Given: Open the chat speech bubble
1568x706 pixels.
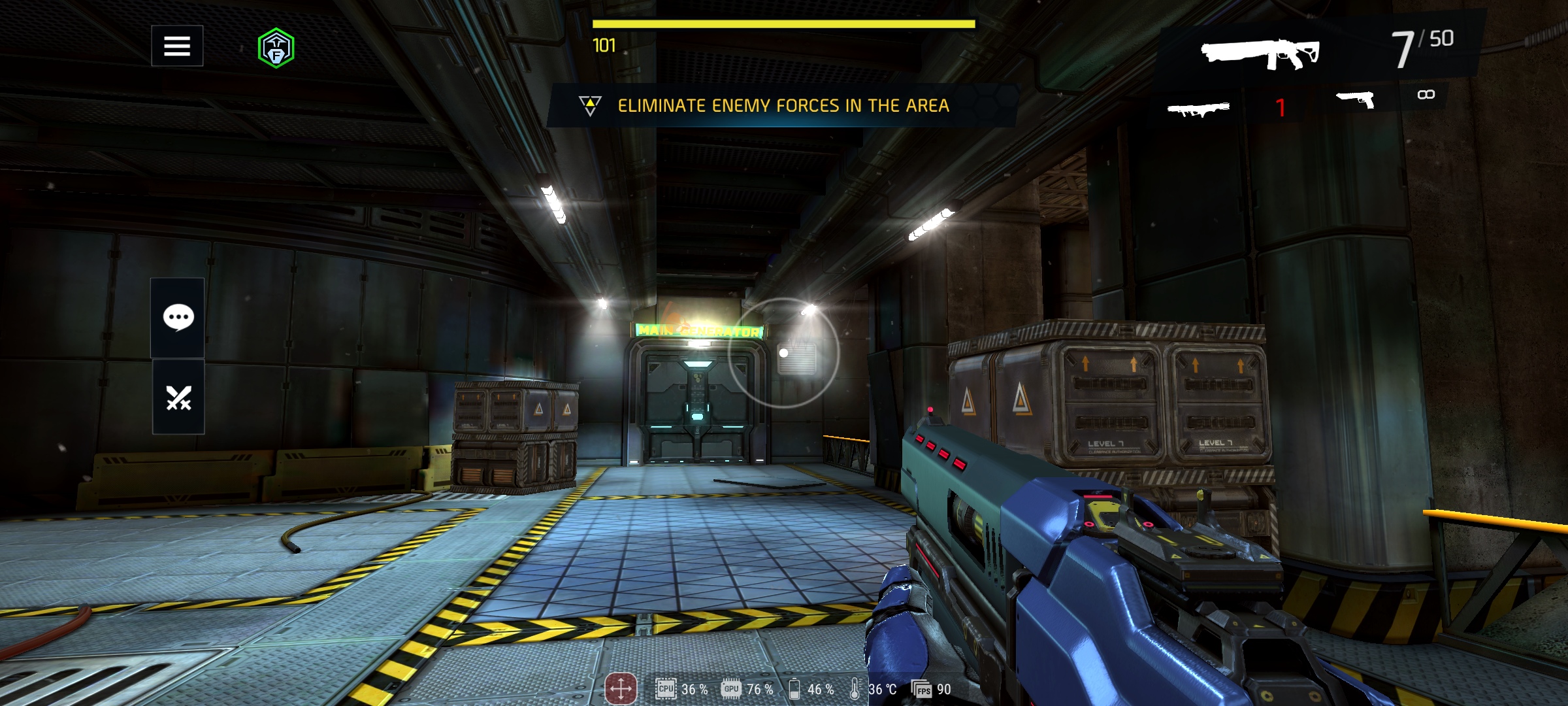Looking at the screenshot, I should pos(178,318).
